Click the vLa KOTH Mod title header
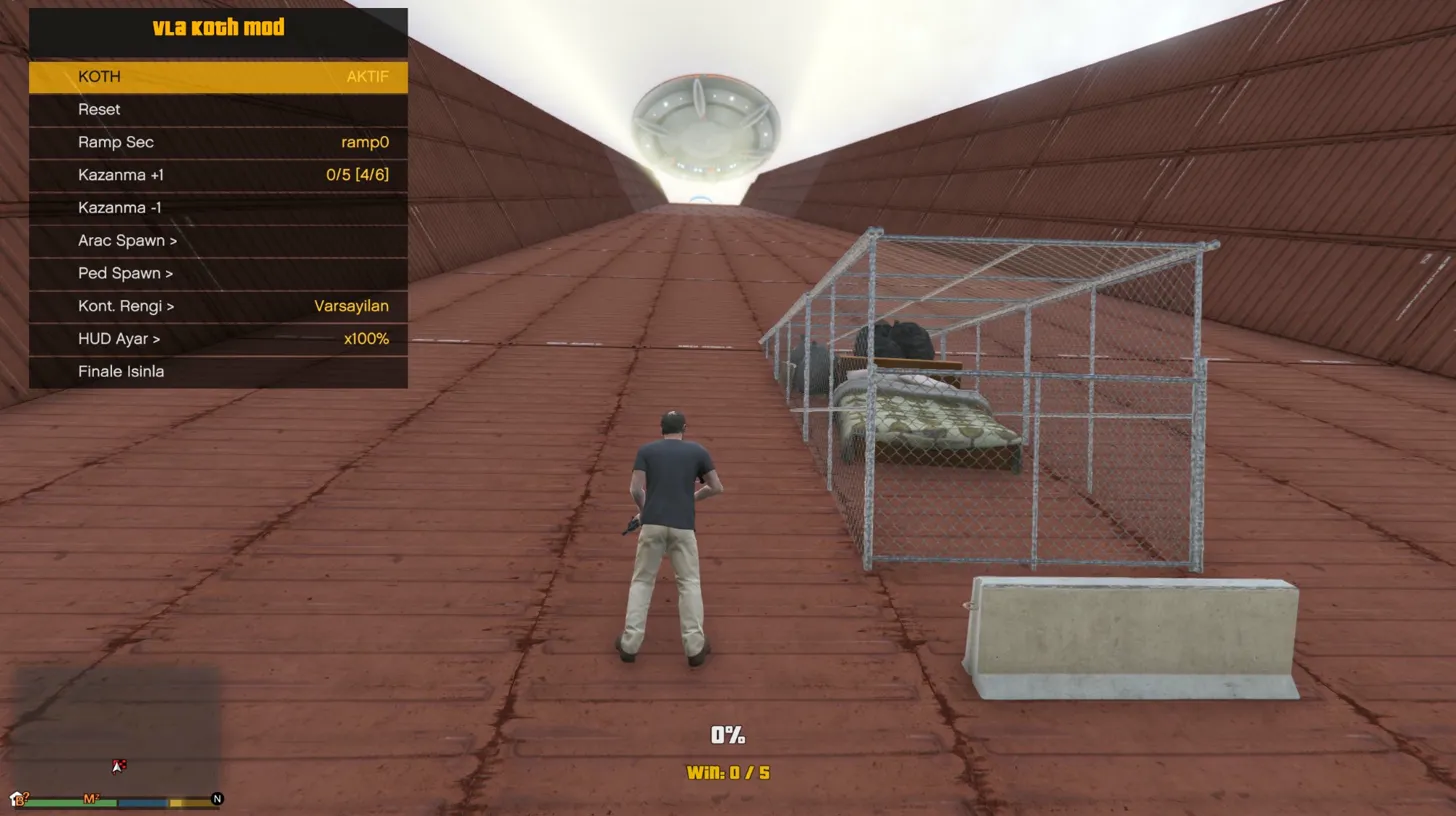This screenshot has height=816, width=1456. coord(219,27)
